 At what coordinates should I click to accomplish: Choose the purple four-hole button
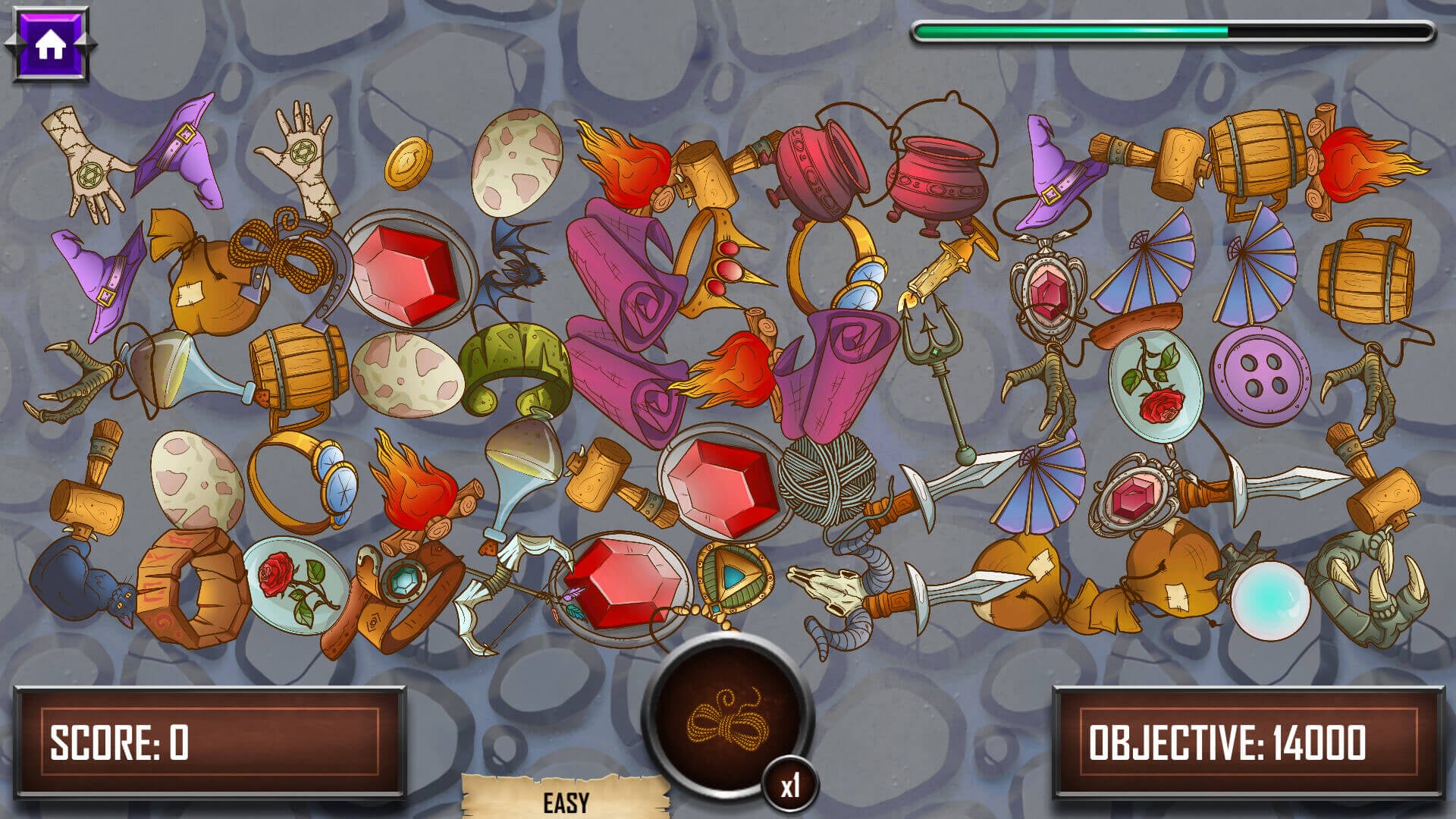pyautogui.click(x=1259, y=376)
